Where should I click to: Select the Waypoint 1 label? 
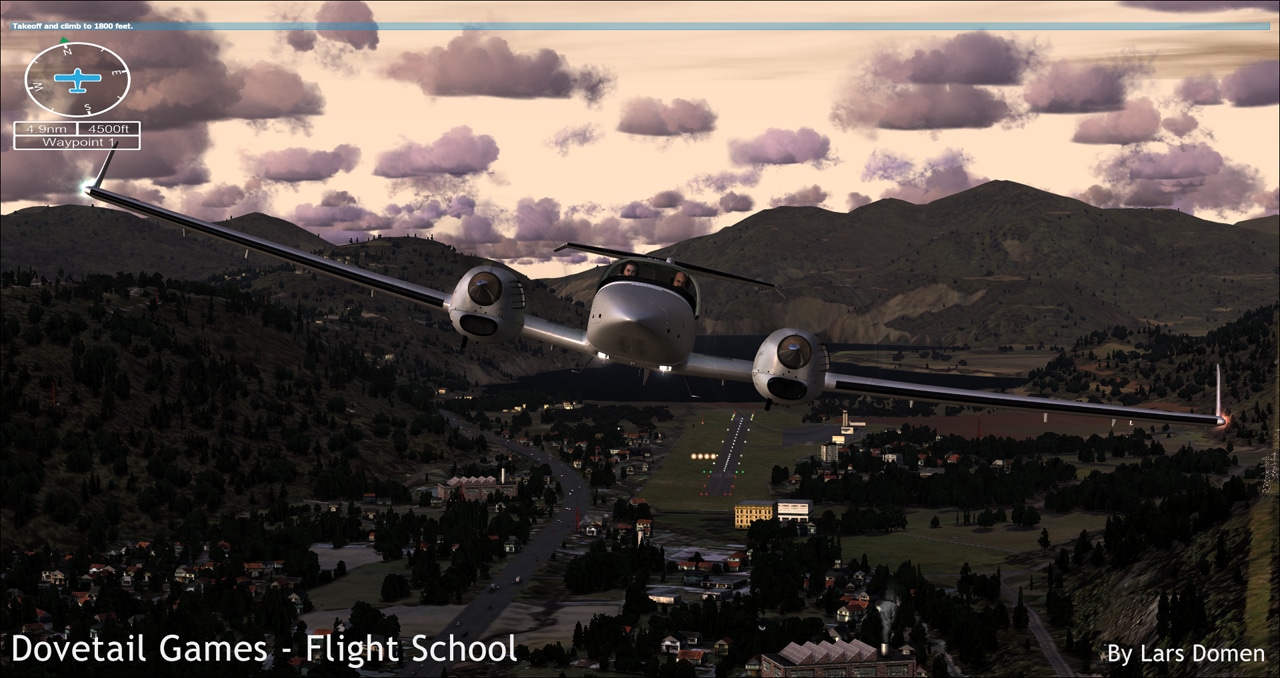[77, 142]
